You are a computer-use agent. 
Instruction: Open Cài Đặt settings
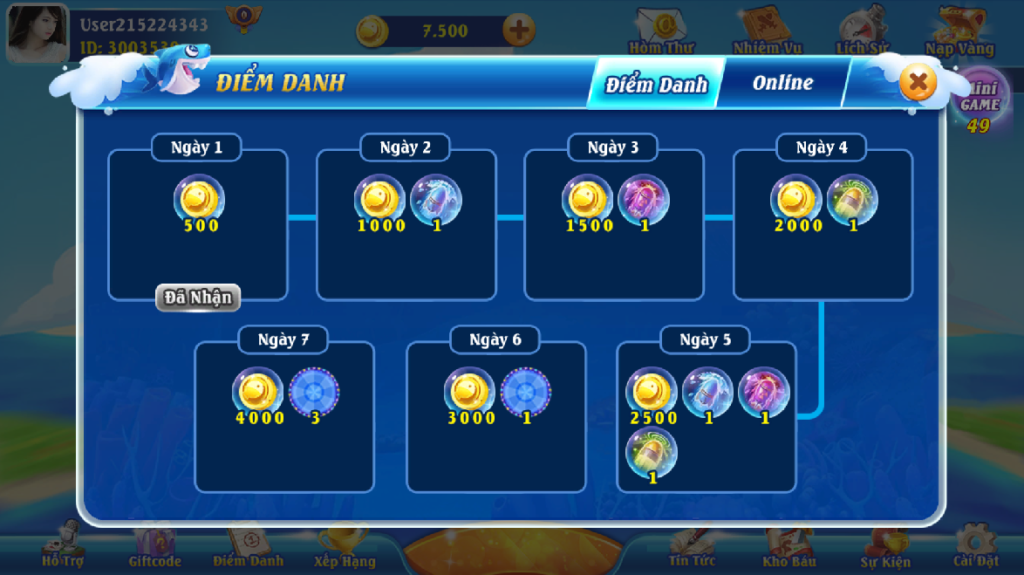[x=975, y=548]
